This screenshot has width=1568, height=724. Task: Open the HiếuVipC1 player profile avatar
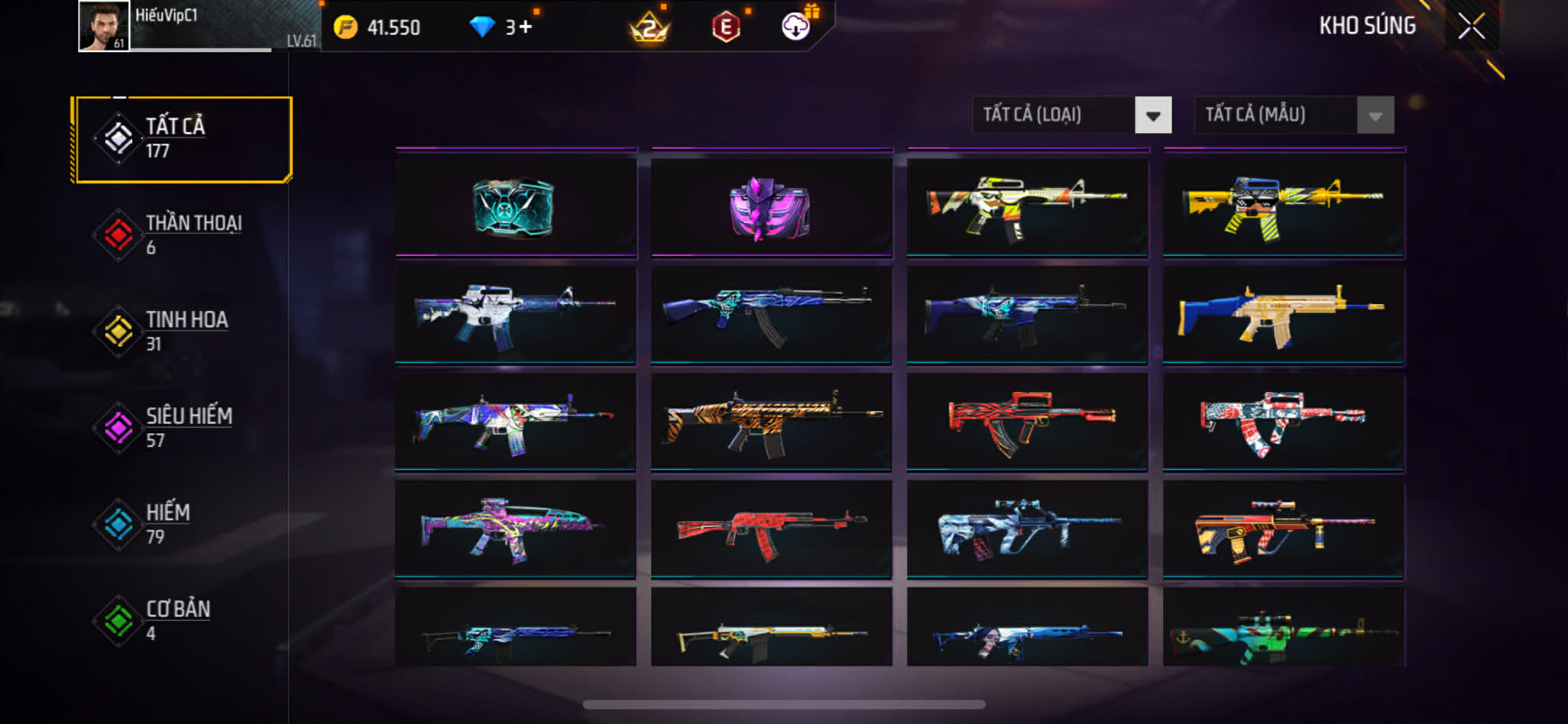[103, 27]
